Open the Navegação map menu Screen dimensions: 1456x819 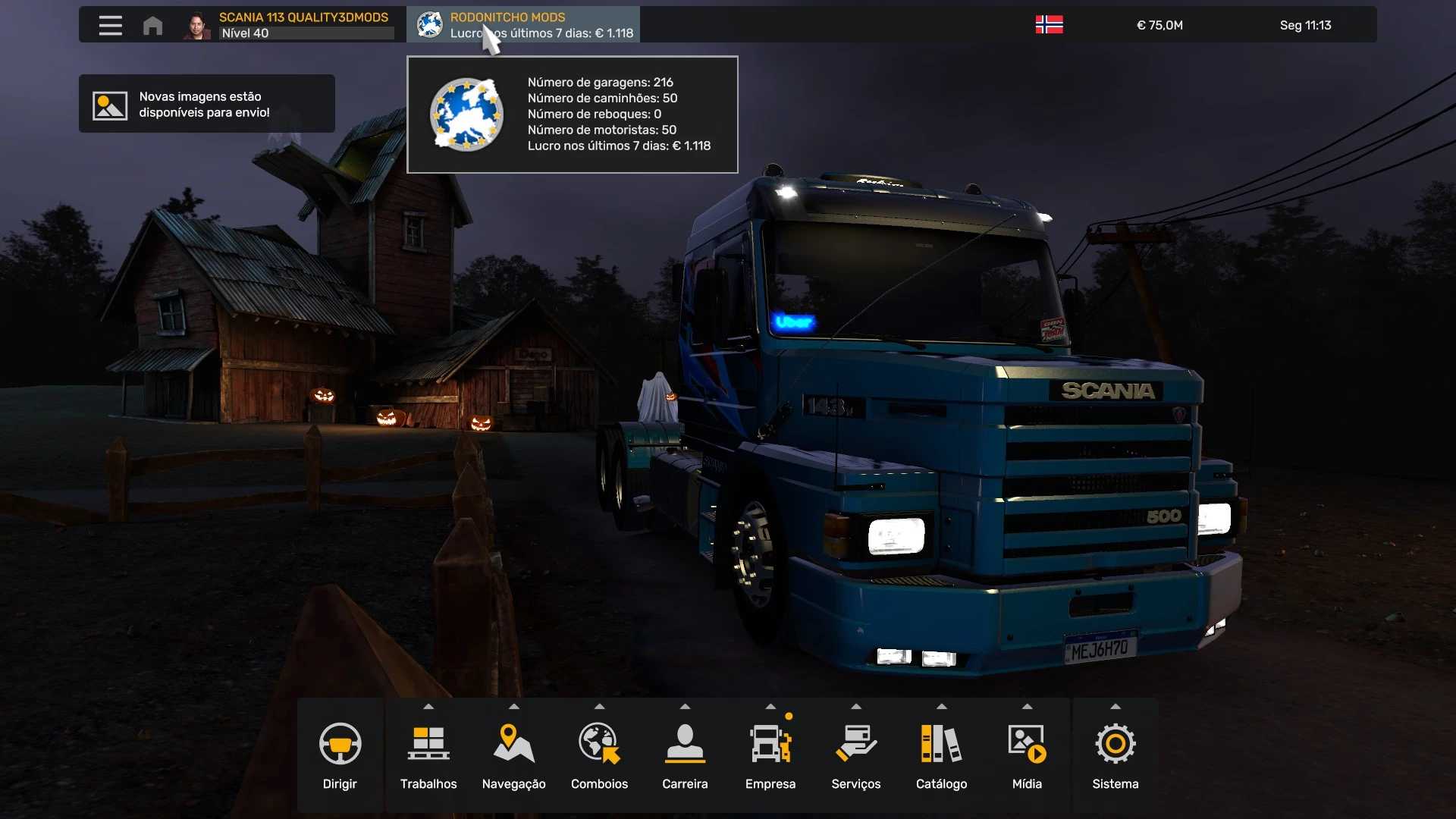(x=513, y=756)
